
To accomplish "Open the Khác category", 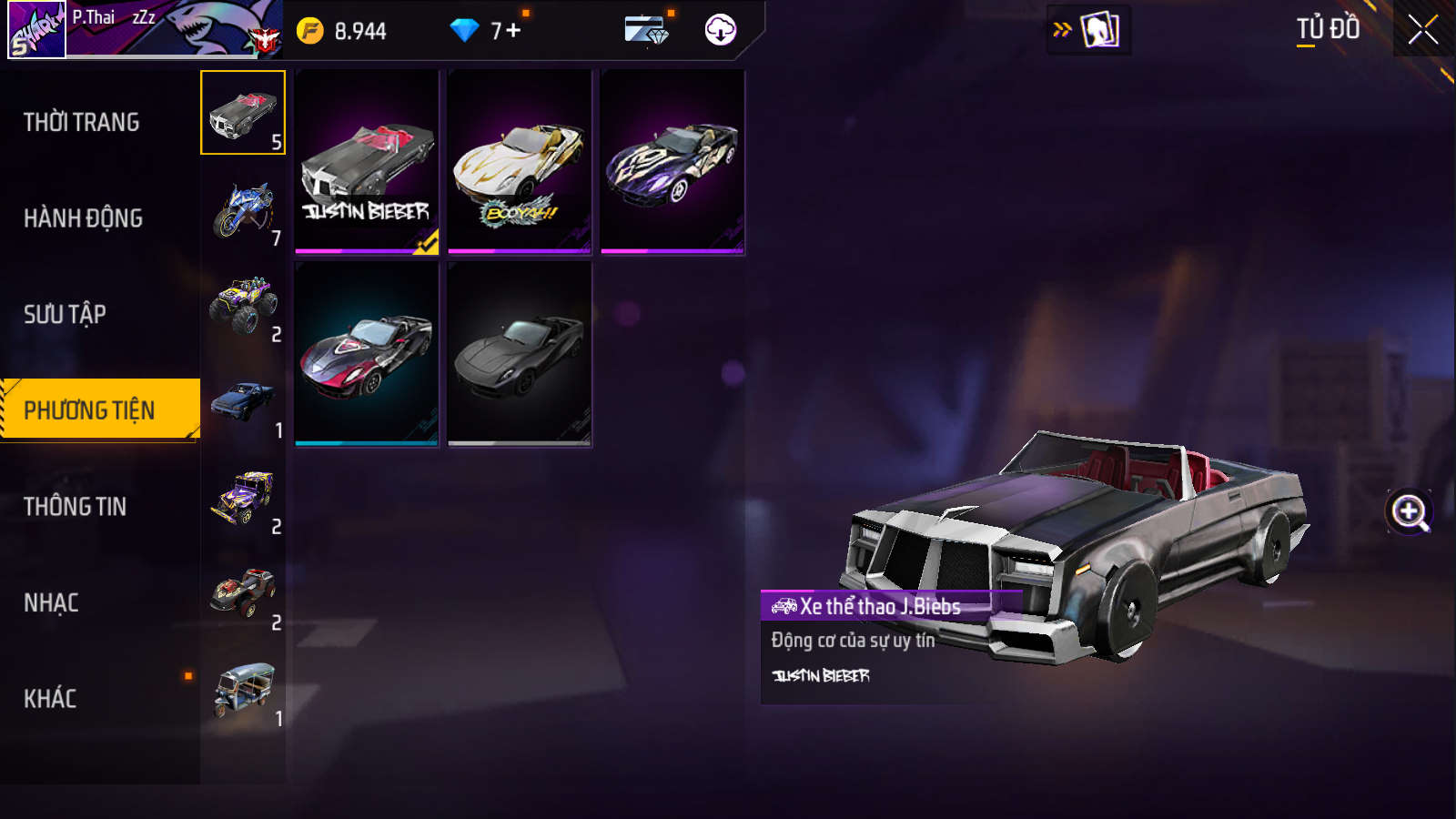I will (x=51, y=699).
